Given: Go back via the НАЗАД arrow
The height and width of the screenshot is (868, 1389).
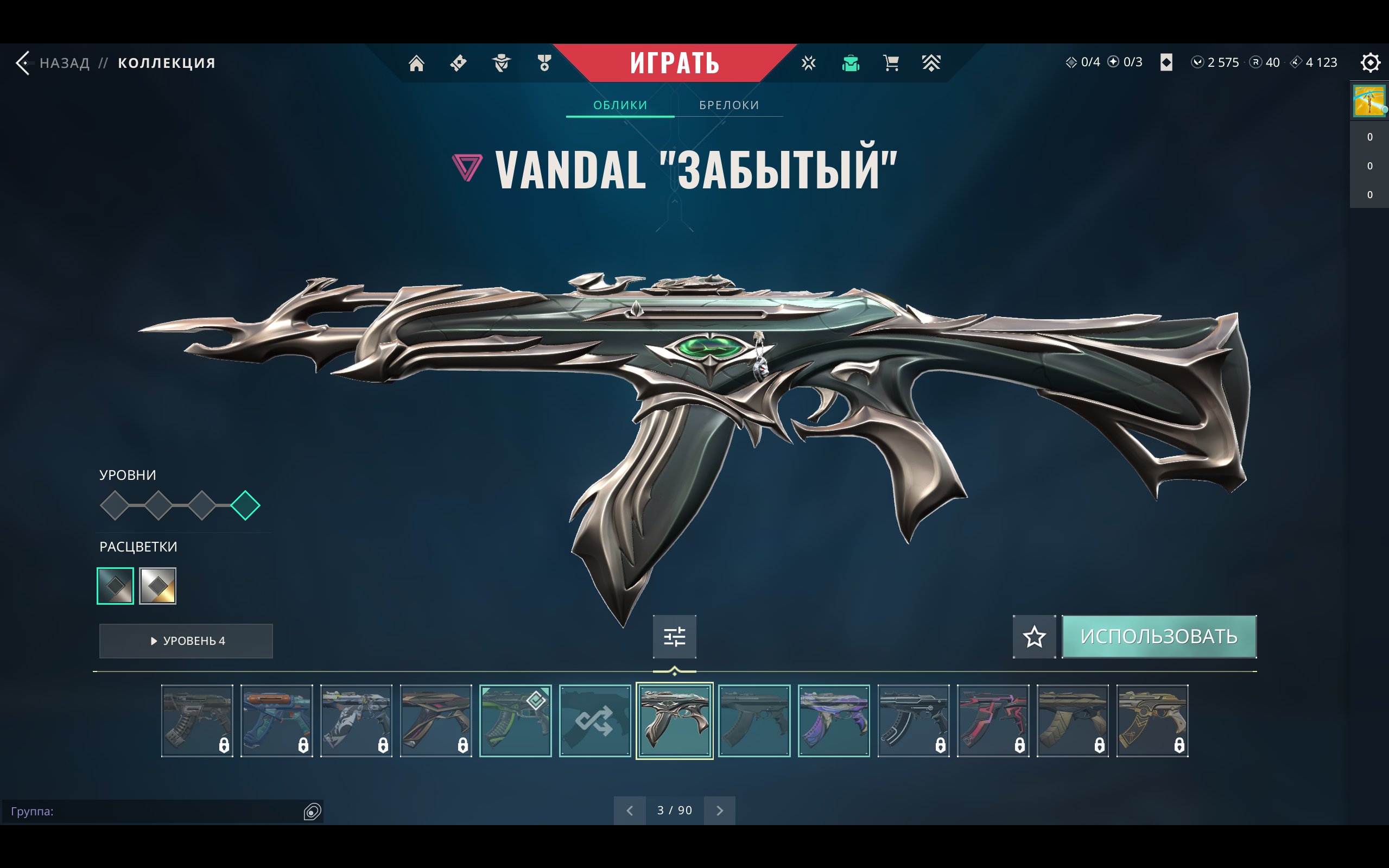Looking at the screenshot, I should 24,62.
